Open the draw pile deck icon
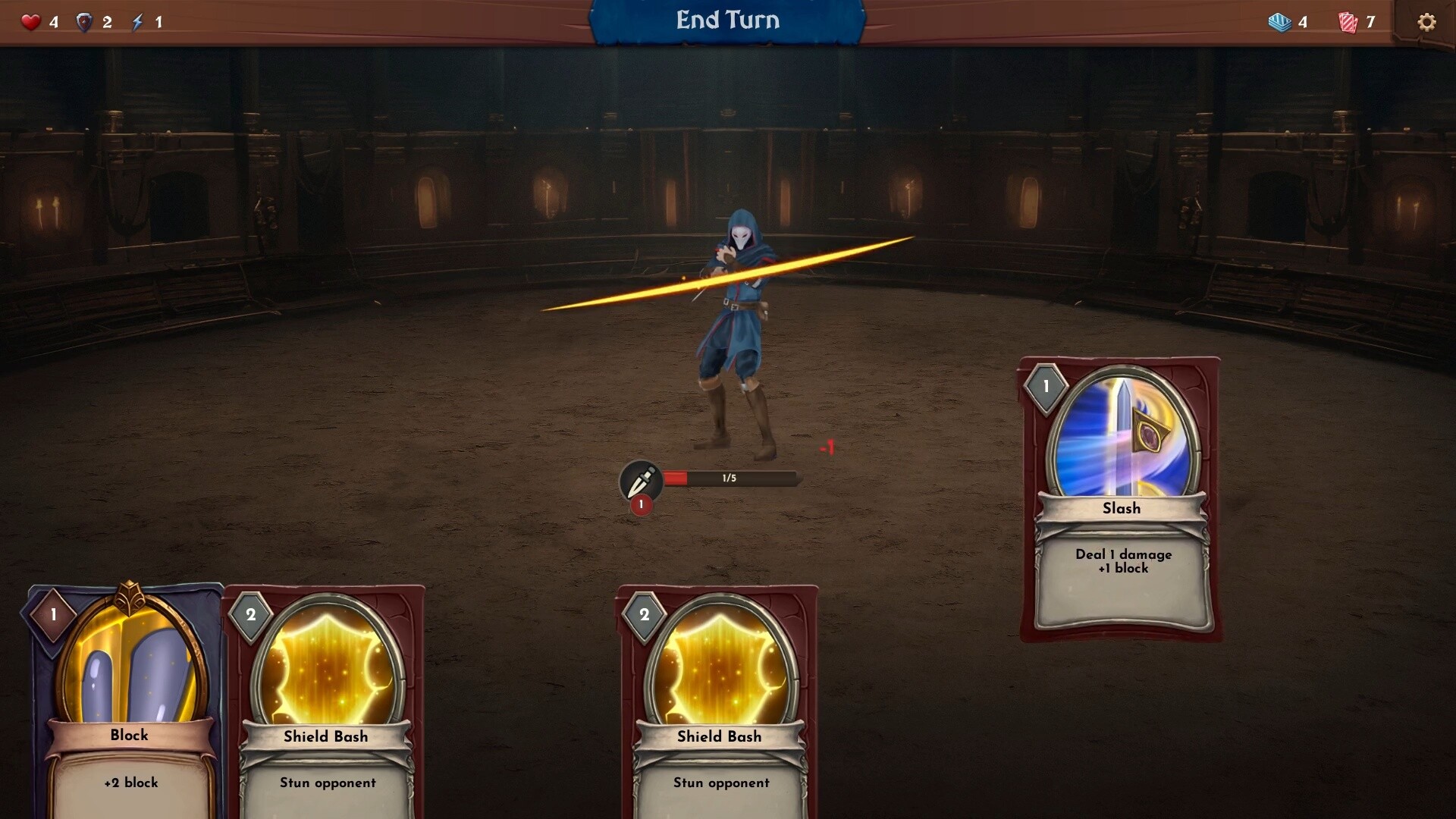The width and height of the screenshot is (1456, 819). pos(1282,23)
